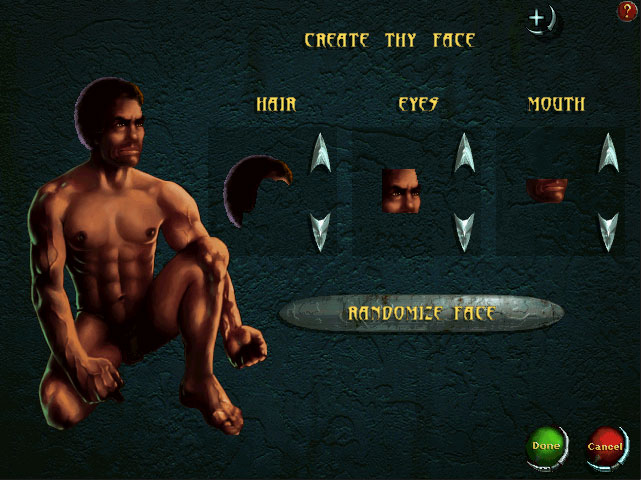Cancel face creation with the red button
Screen dimensions: 641x480
tap(605, 445)
